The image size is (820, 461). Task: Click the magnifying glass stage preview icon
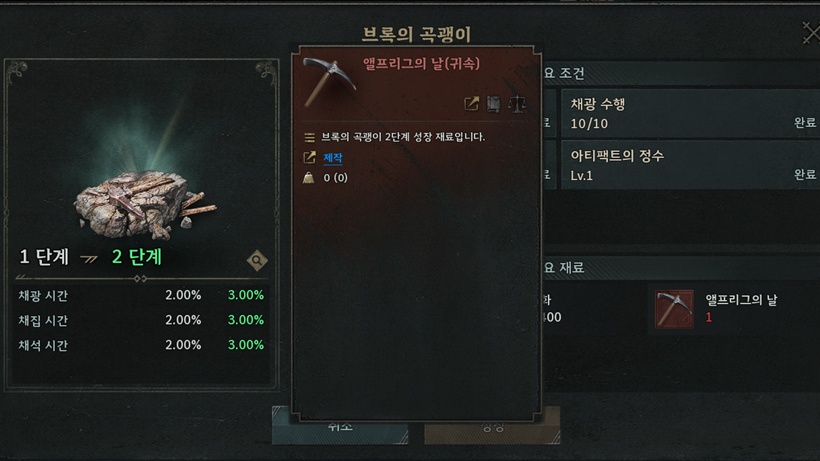point(257,261)
